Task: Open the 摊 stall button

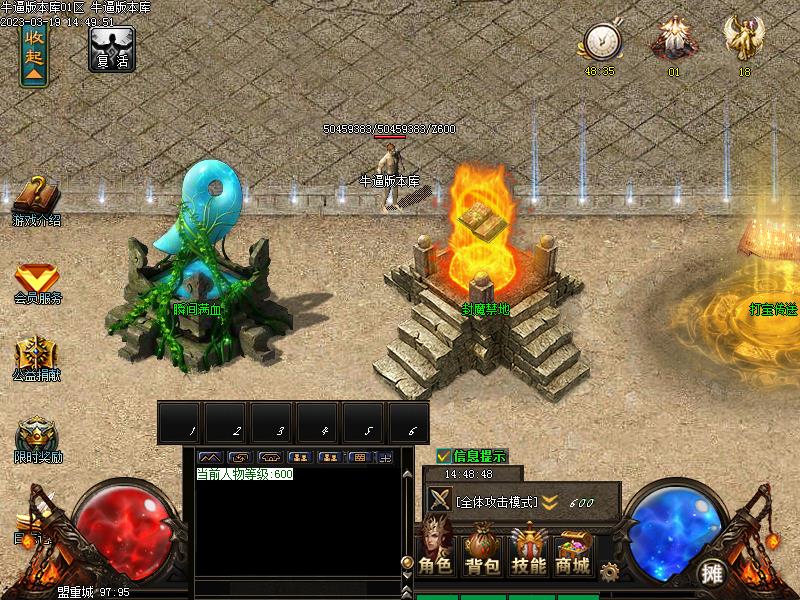Action: (712, 573)
